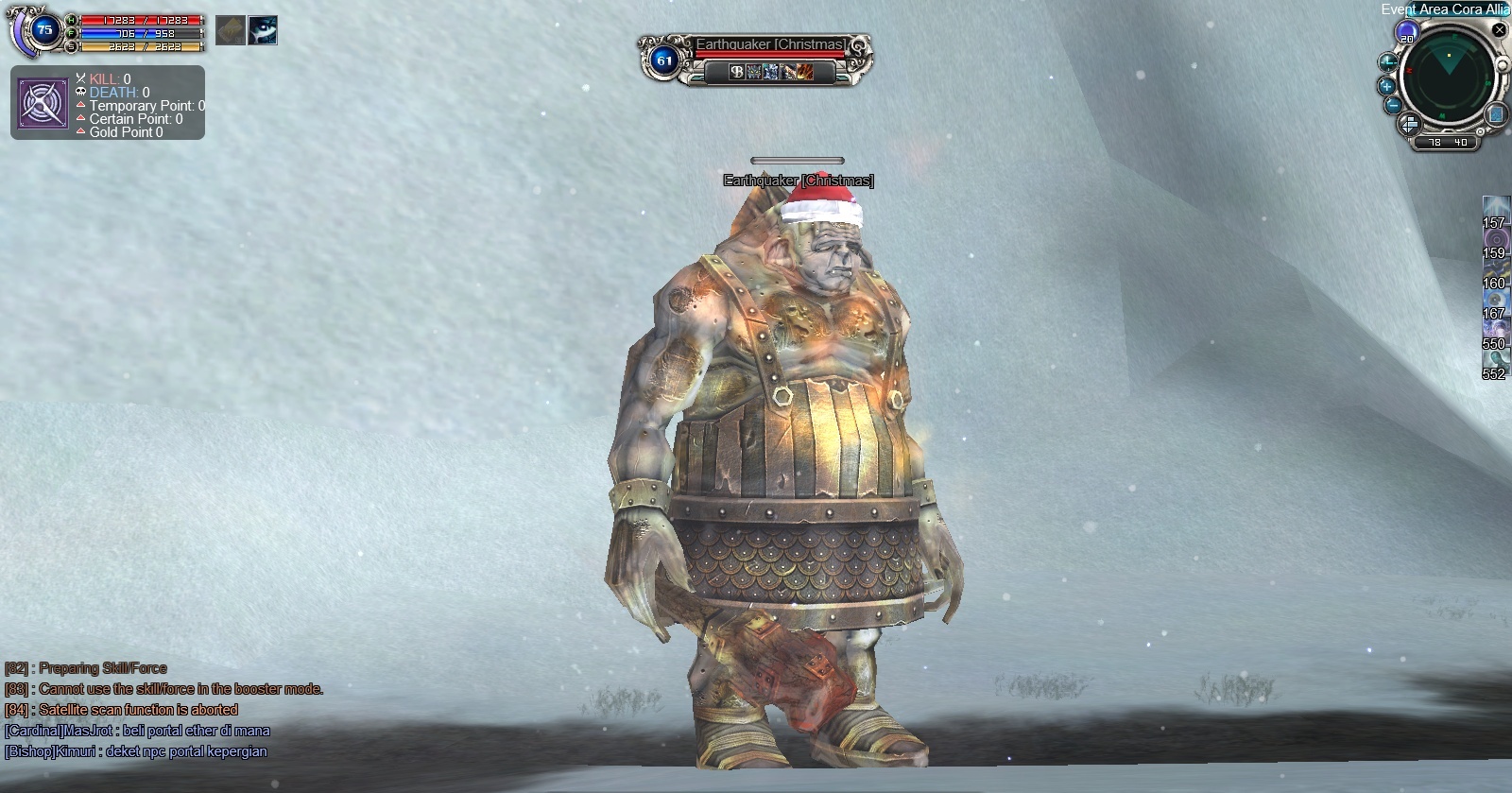Select the buff icon numbered 157

click(x=1496, y=211)
